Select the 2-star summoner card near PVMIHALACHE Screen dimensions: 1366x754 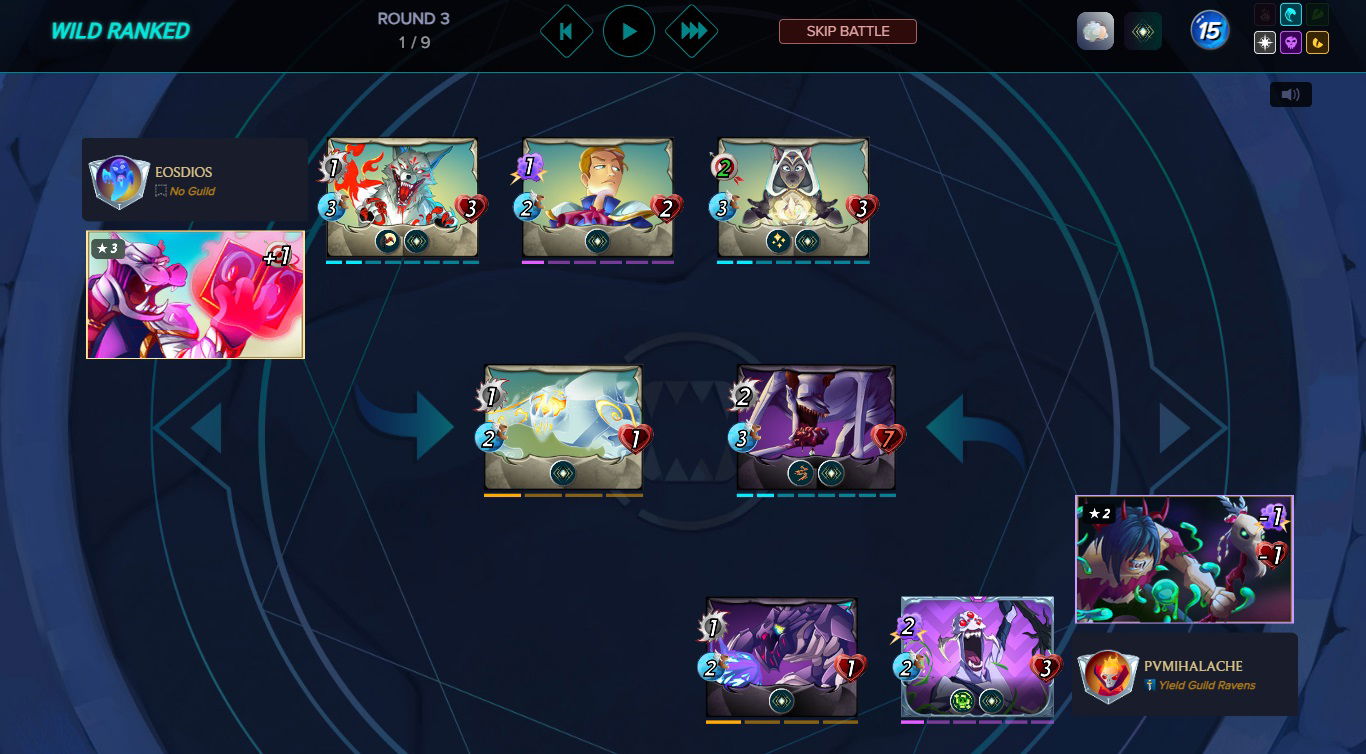click(1184, 559)
